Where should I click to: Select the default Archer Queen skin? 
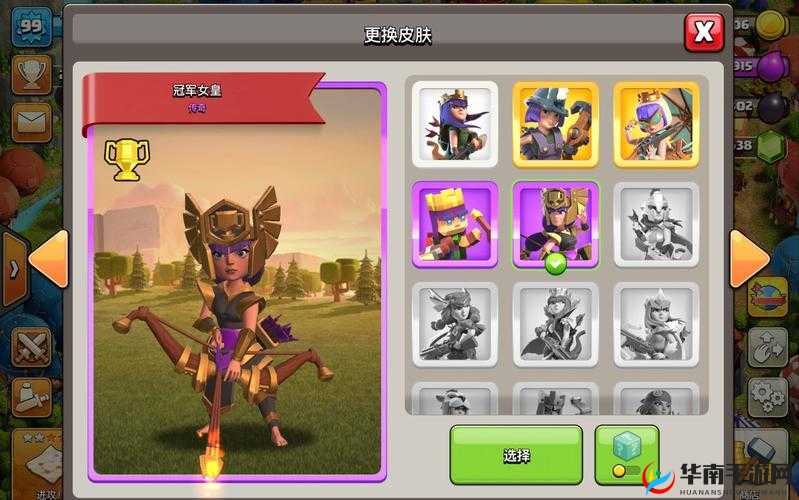pyautogui.click(x=454, y=124)
